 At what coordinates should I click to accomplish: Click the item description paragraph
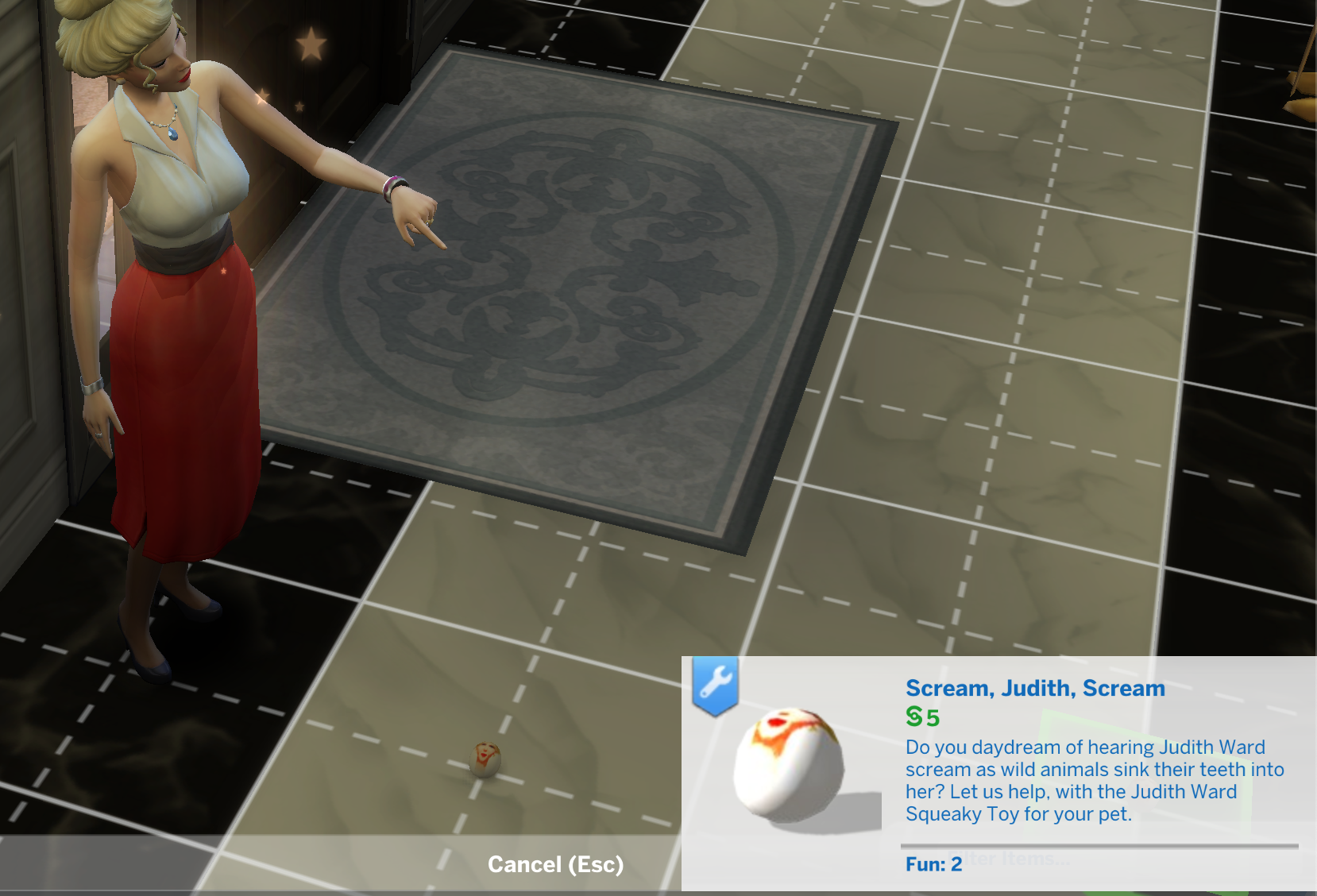pos(1096,780)
